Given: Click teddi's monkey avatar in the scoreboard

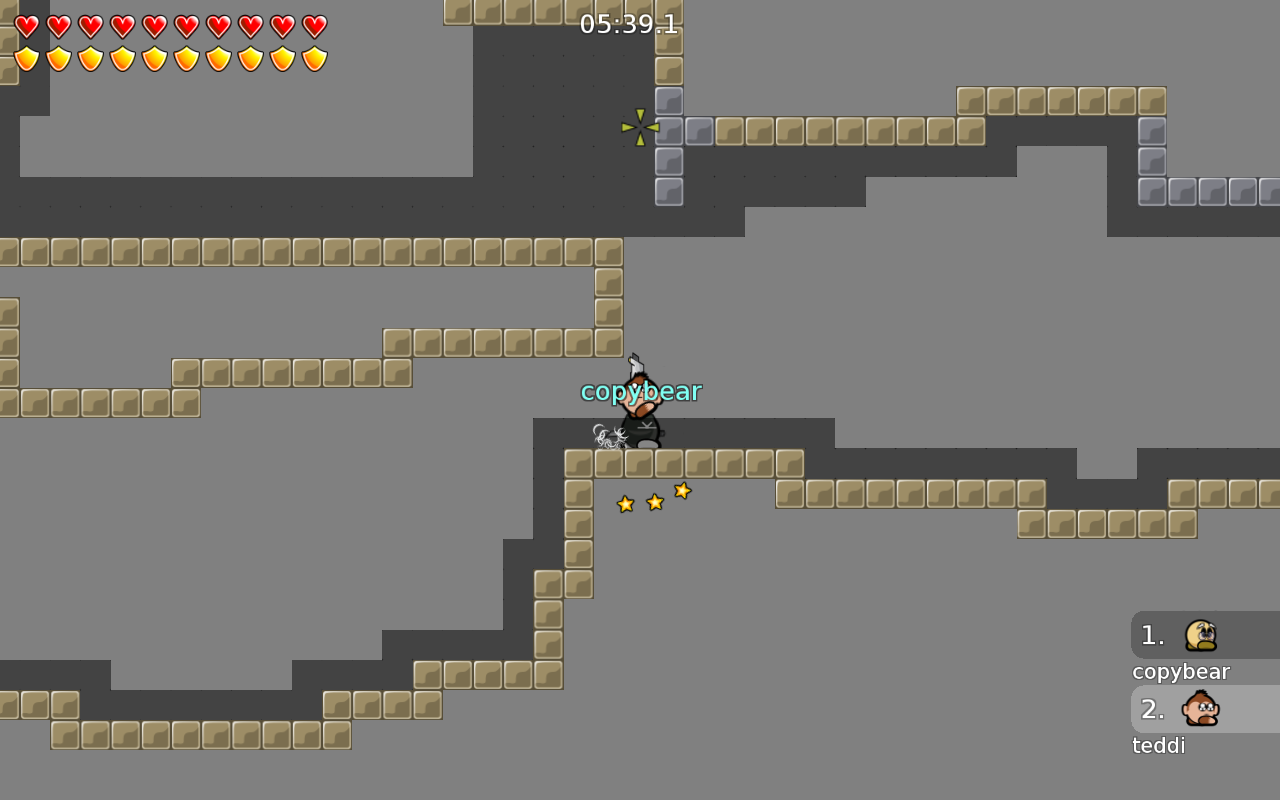Looking at the screenshot, I should [x=1199, y=709].
